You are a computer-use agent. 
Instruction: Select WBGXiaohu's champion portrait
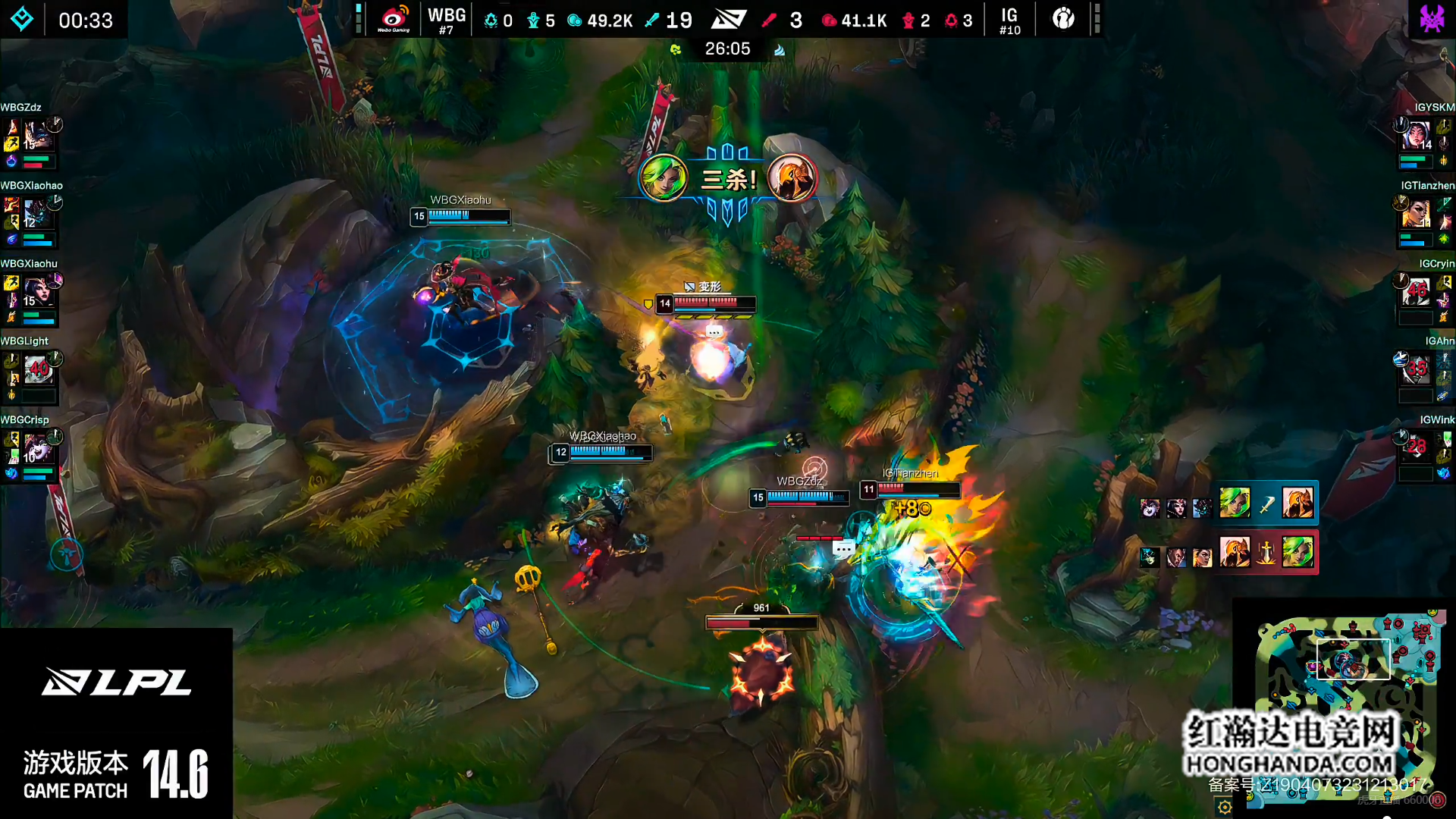pyautogui.click(x=37, y=293)
